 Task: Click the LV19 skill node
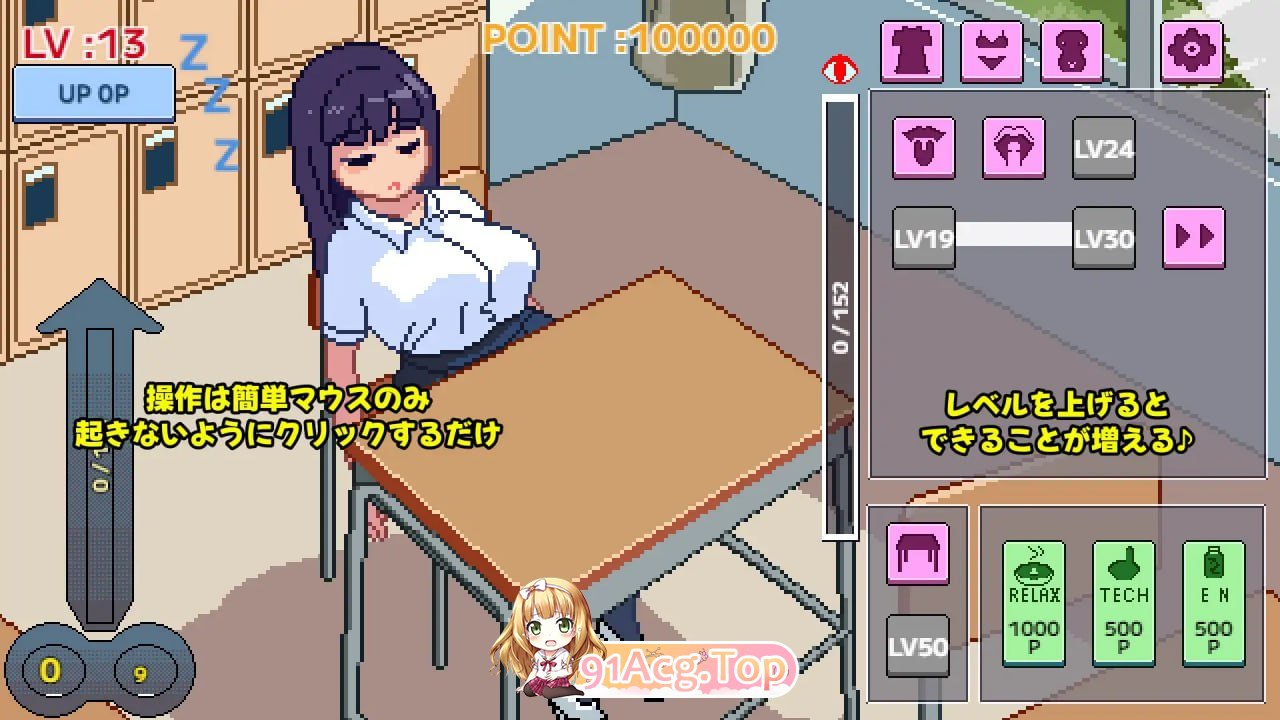923,238
